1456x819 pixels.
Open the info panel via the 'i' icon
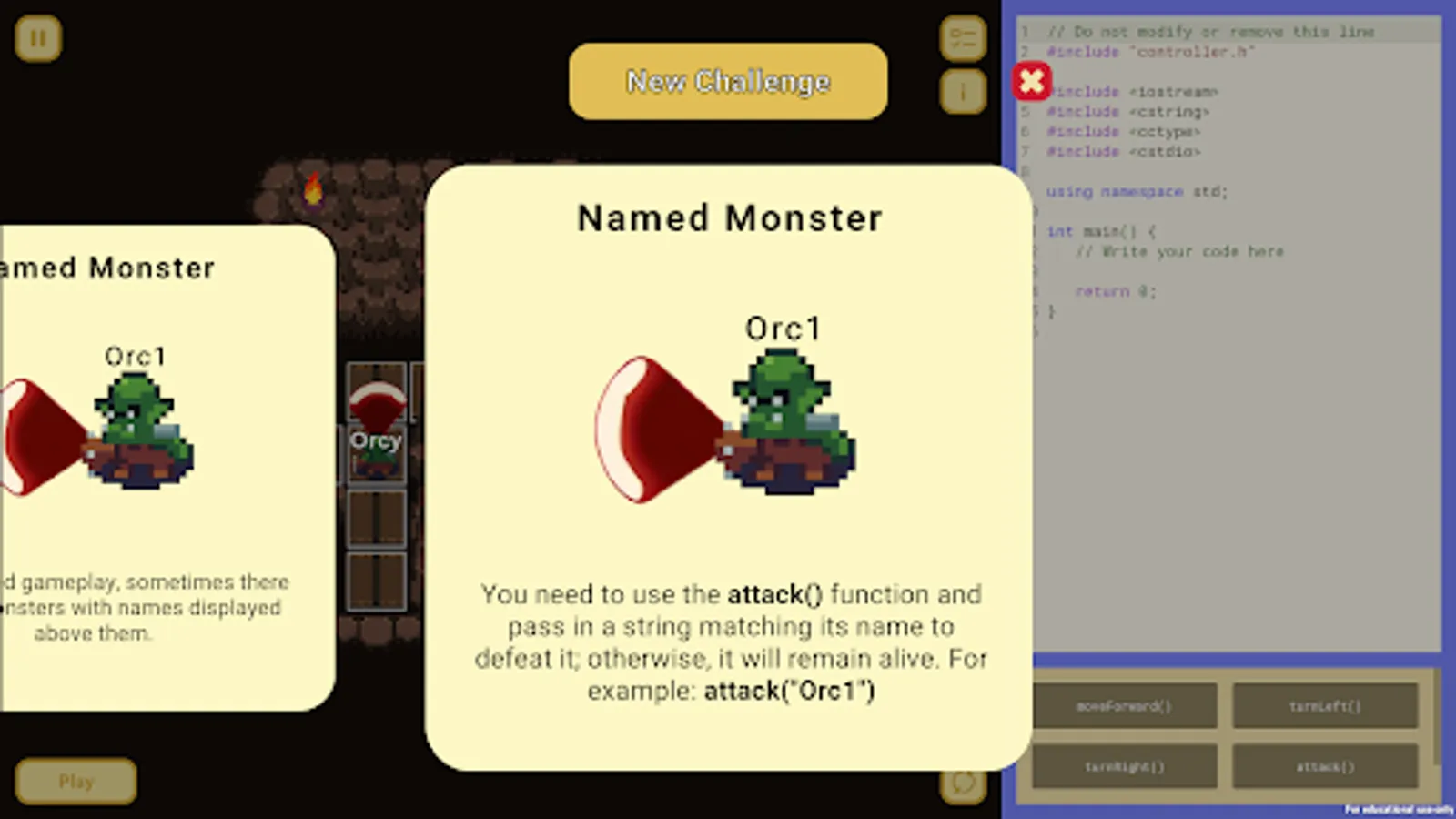(963, 91)
